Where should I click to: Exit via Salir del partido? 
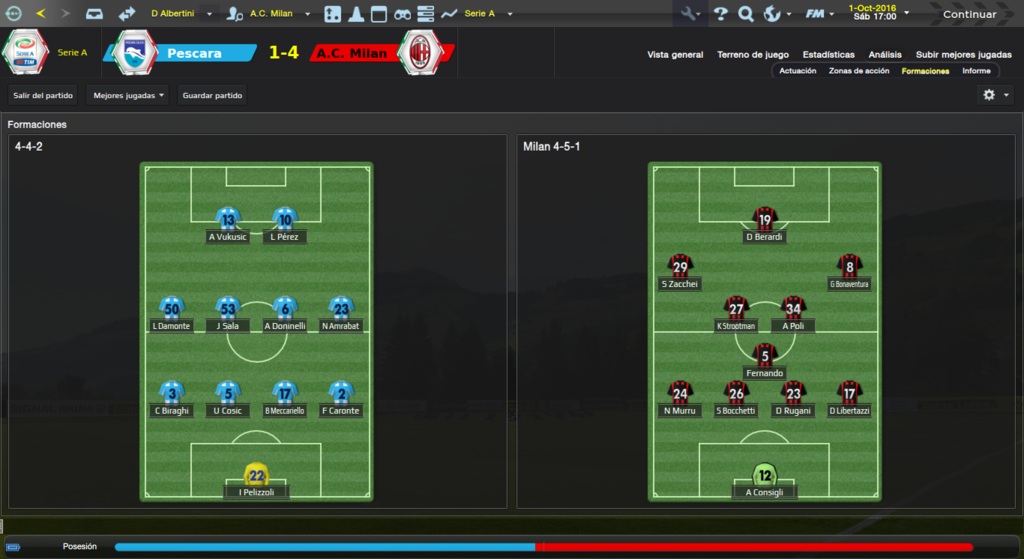tap(43, 95)
